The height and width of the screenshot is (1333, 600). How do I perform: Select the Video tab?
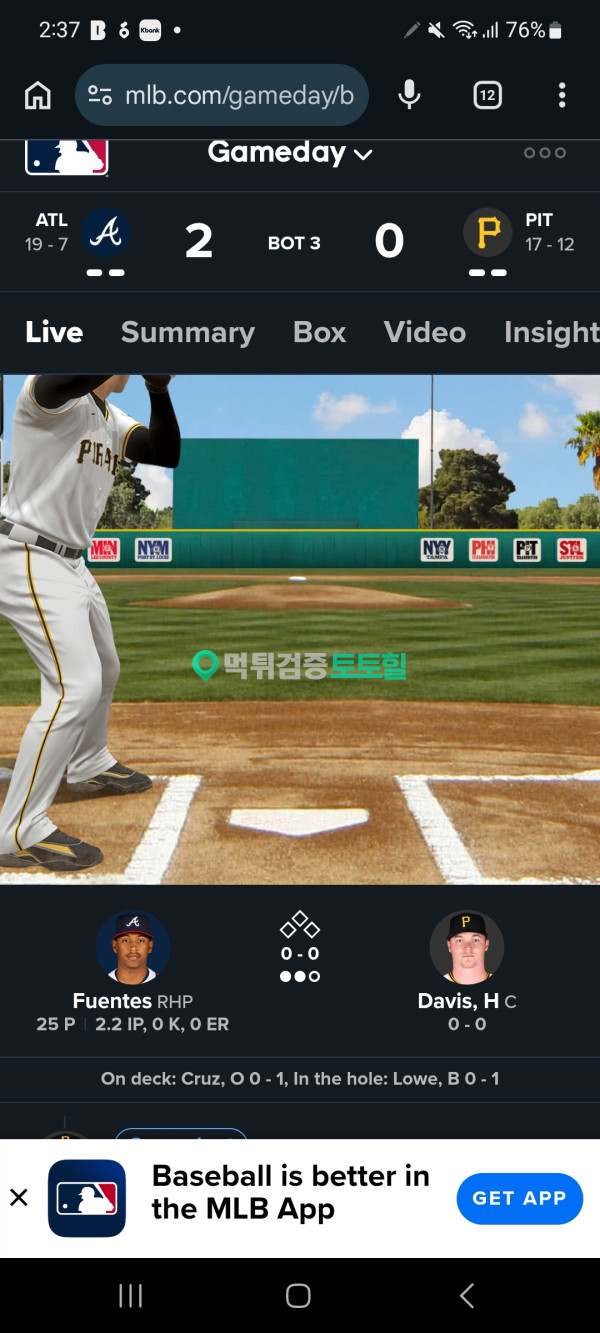pos(425,332)
